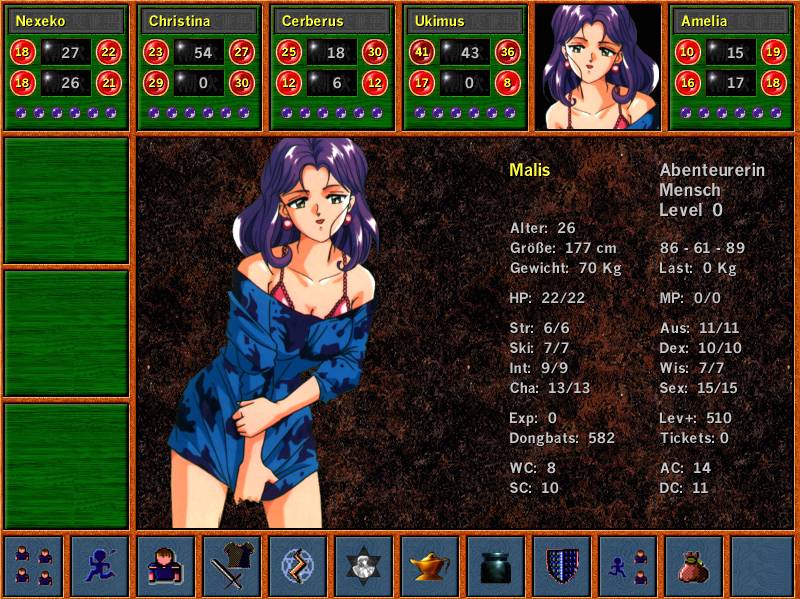Open the four-figure party formation icon
This screenshot has width=800, height=599.
(33, 566)
